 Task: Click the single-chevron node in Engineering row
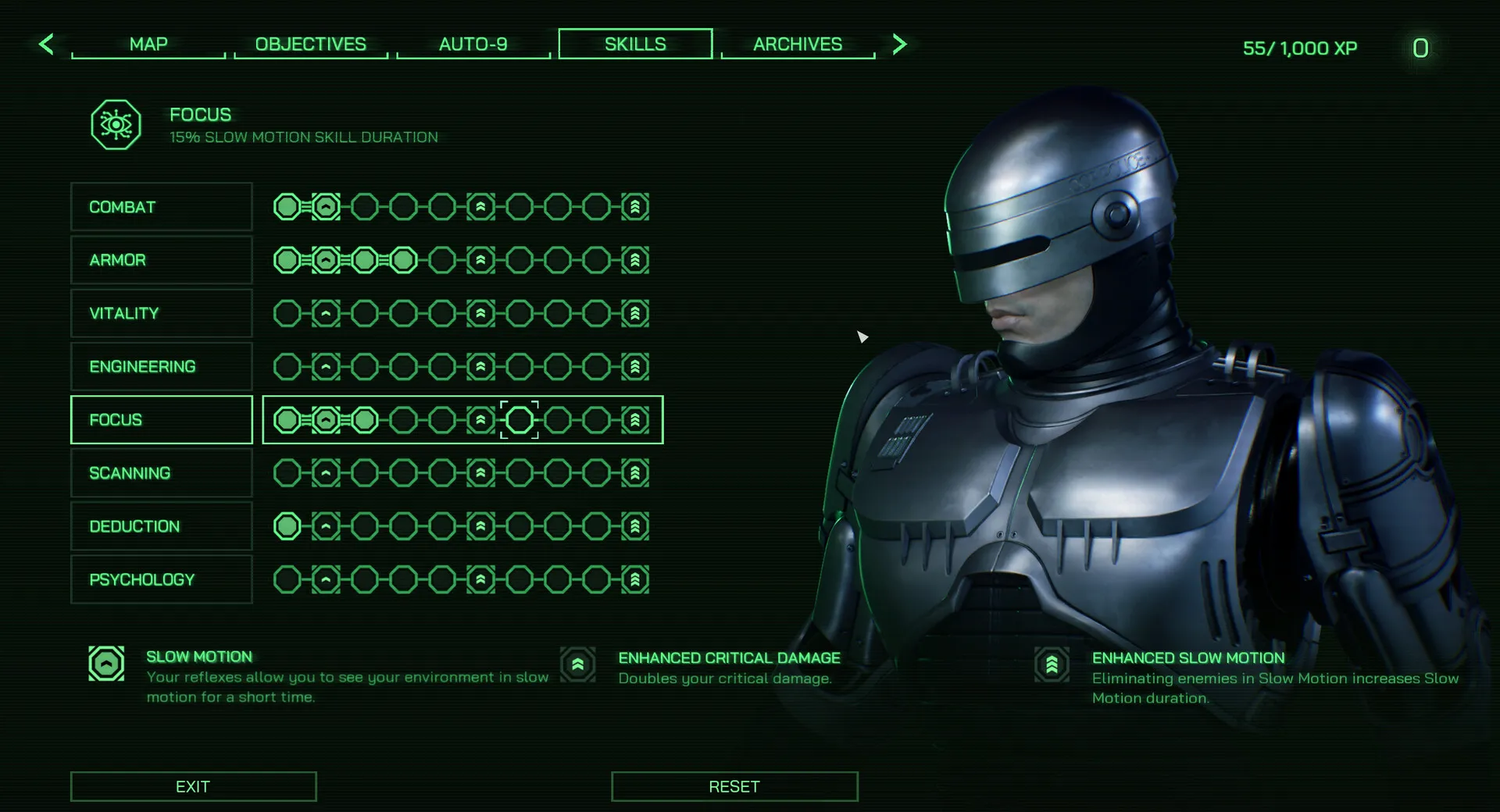[x=324, y=366]
